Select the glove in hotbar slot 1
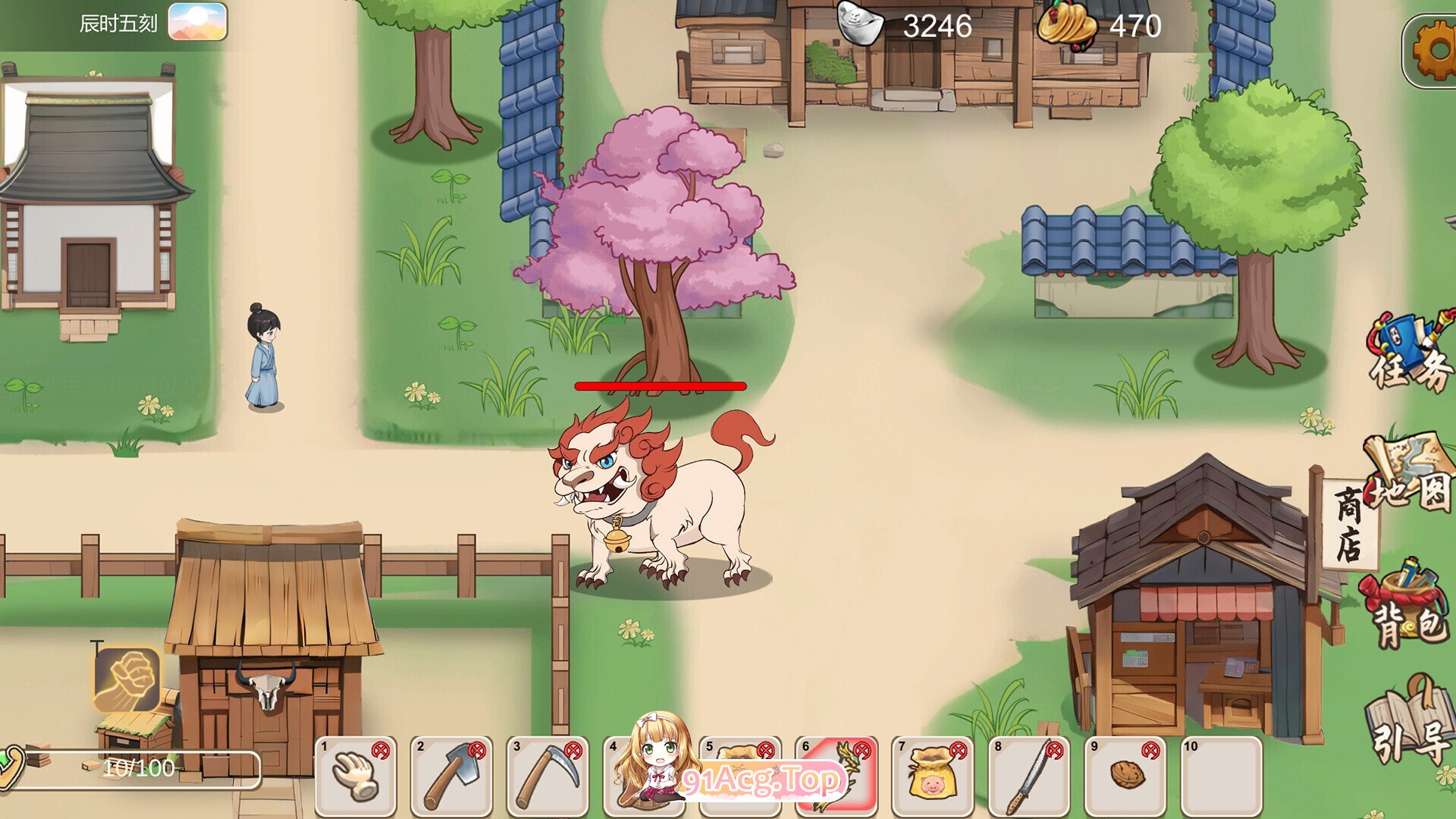 pyautogui.click(x=356, y=776)
